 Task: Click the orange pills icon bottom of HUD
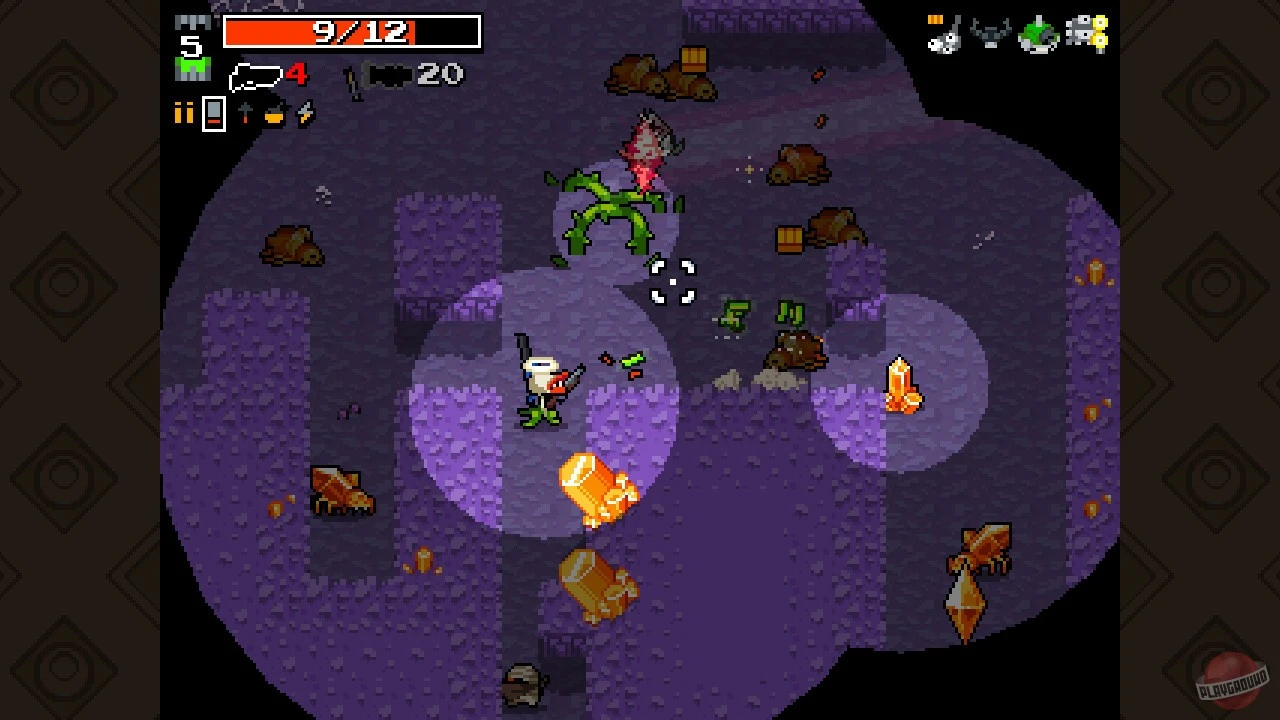coord(183,113)
